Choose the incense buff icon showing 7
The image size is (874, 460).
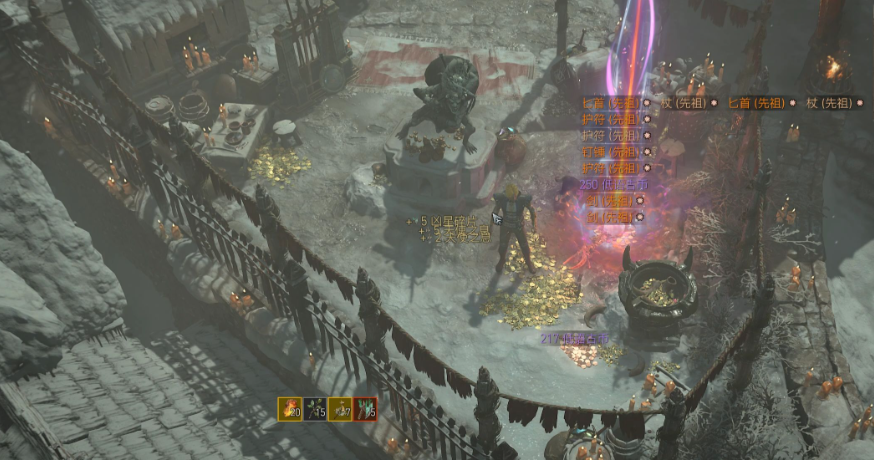point(340,409)
